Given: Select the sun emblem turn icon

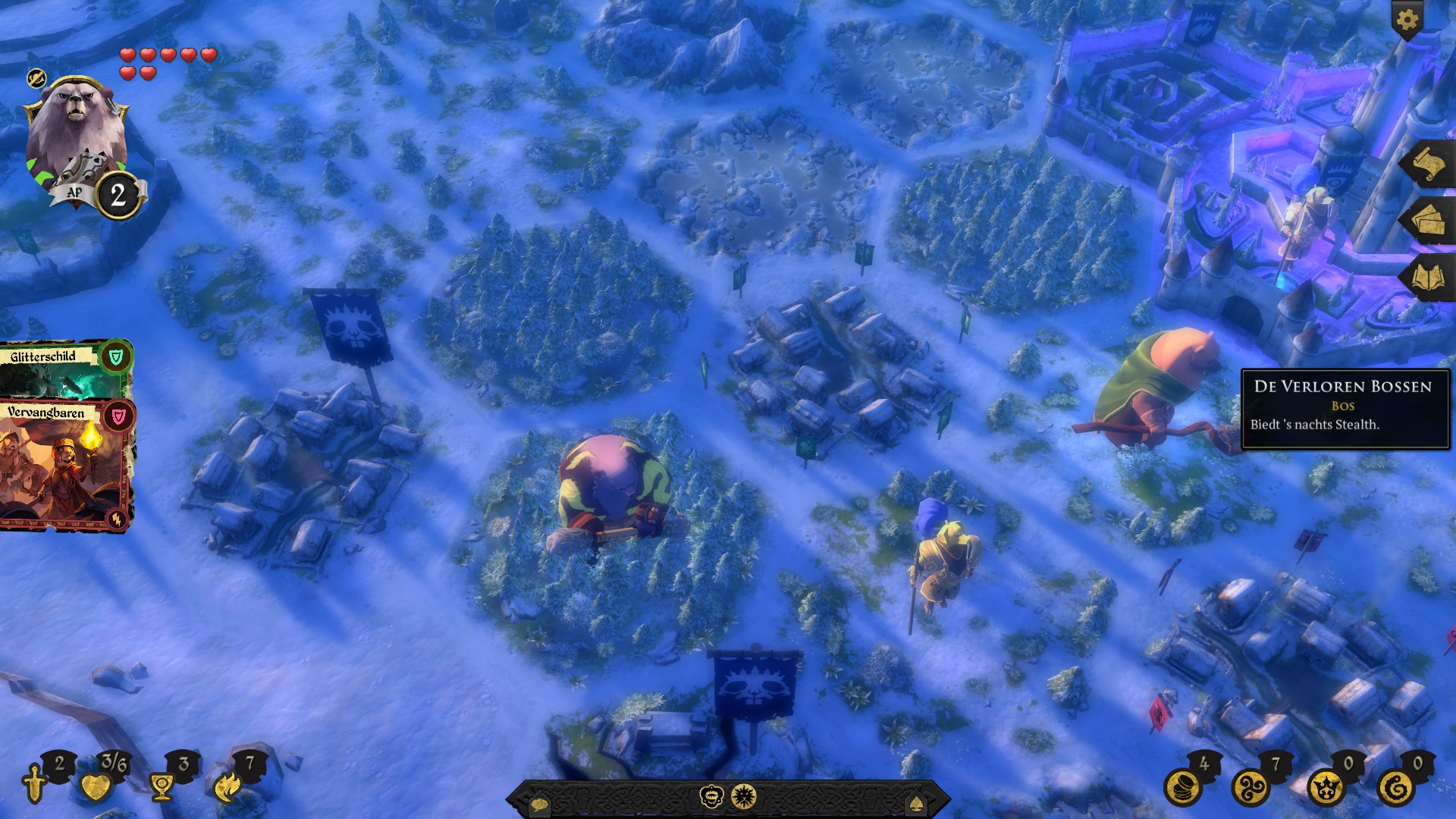Looking at the screenshot, I should (744, 797).
